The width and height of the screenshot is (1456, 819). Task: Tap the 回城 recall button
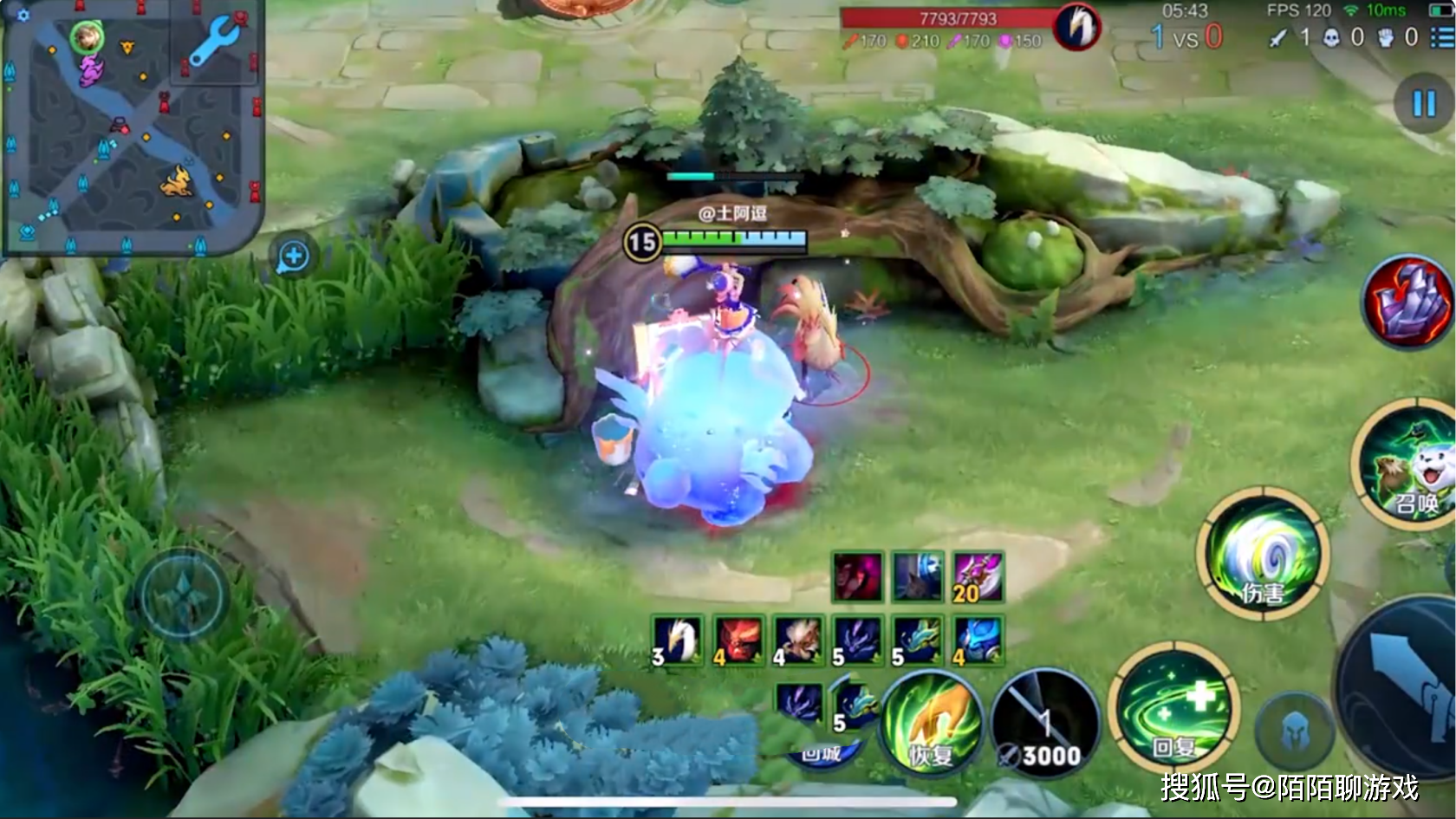[820, 752]
